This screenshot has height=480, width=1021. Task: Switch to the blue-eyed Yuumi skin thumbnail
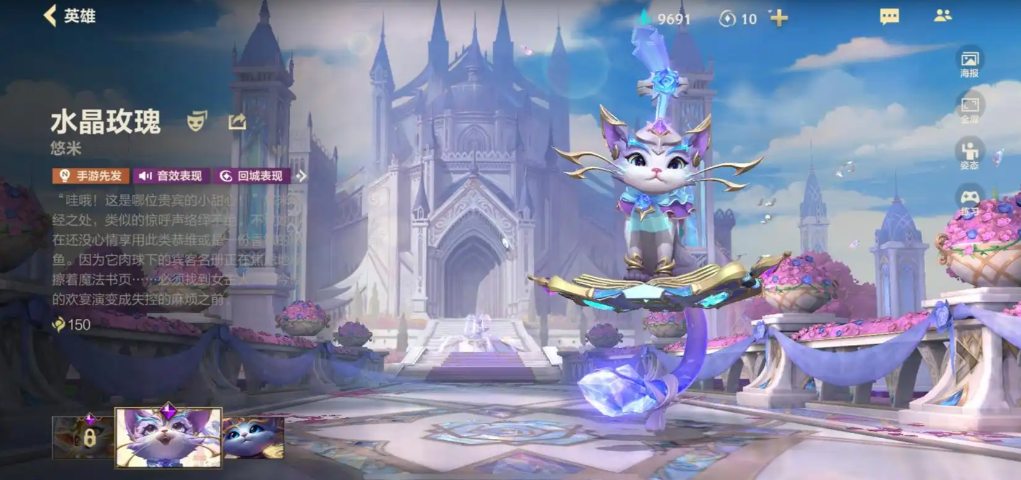tap(253, 437)
